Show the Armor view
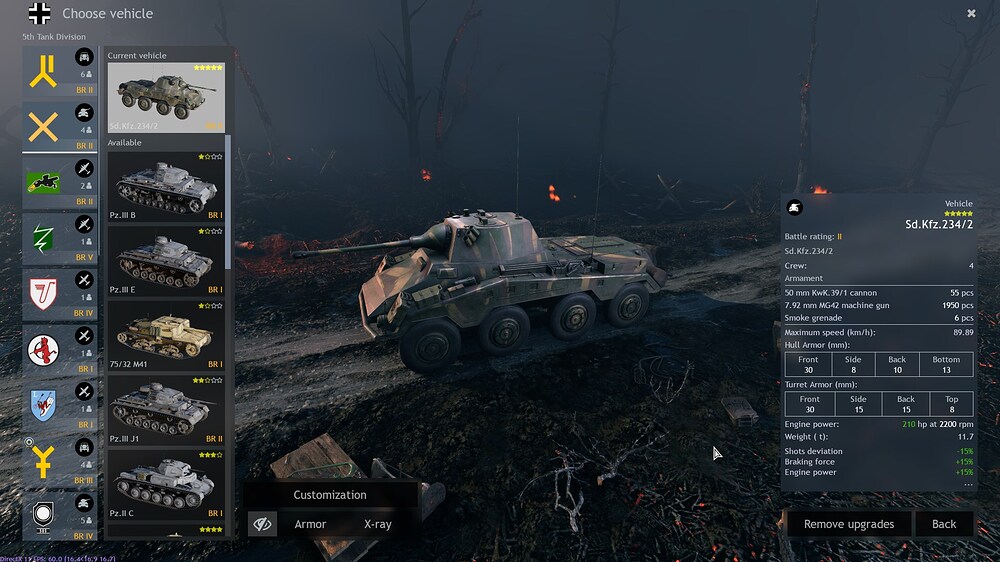Viewport: 1000px width, 562px height. coord(310,524)
